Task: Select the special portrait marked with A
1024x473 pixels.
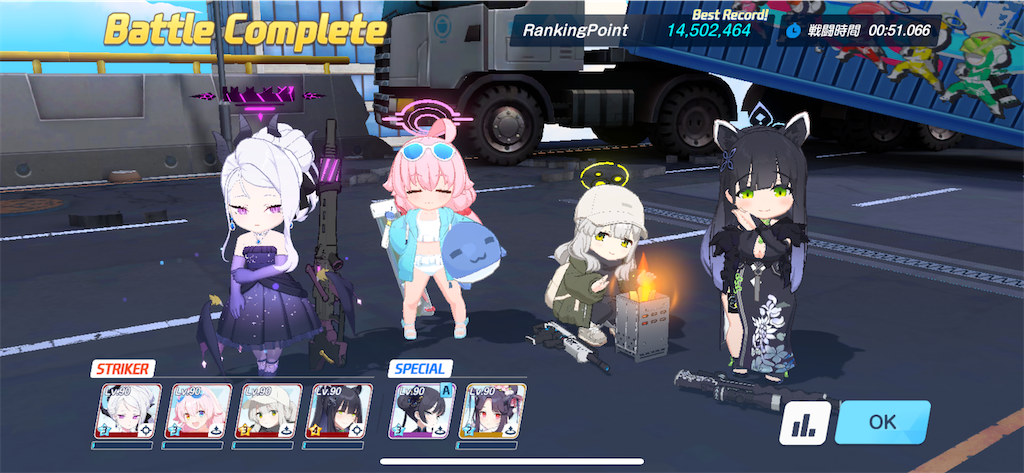Action: 424,411
